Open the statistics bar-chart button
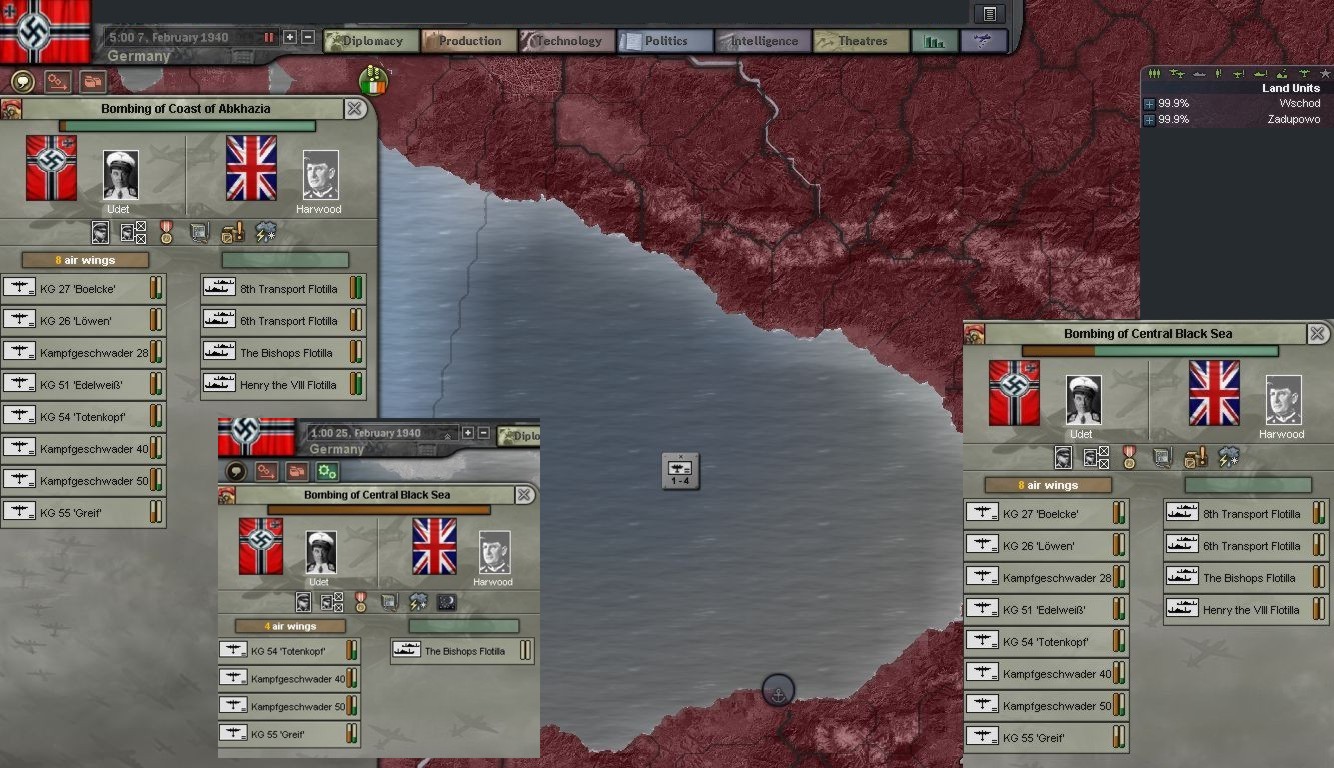1334x768 pixels. pyautogui.click(x=934, y=41)
